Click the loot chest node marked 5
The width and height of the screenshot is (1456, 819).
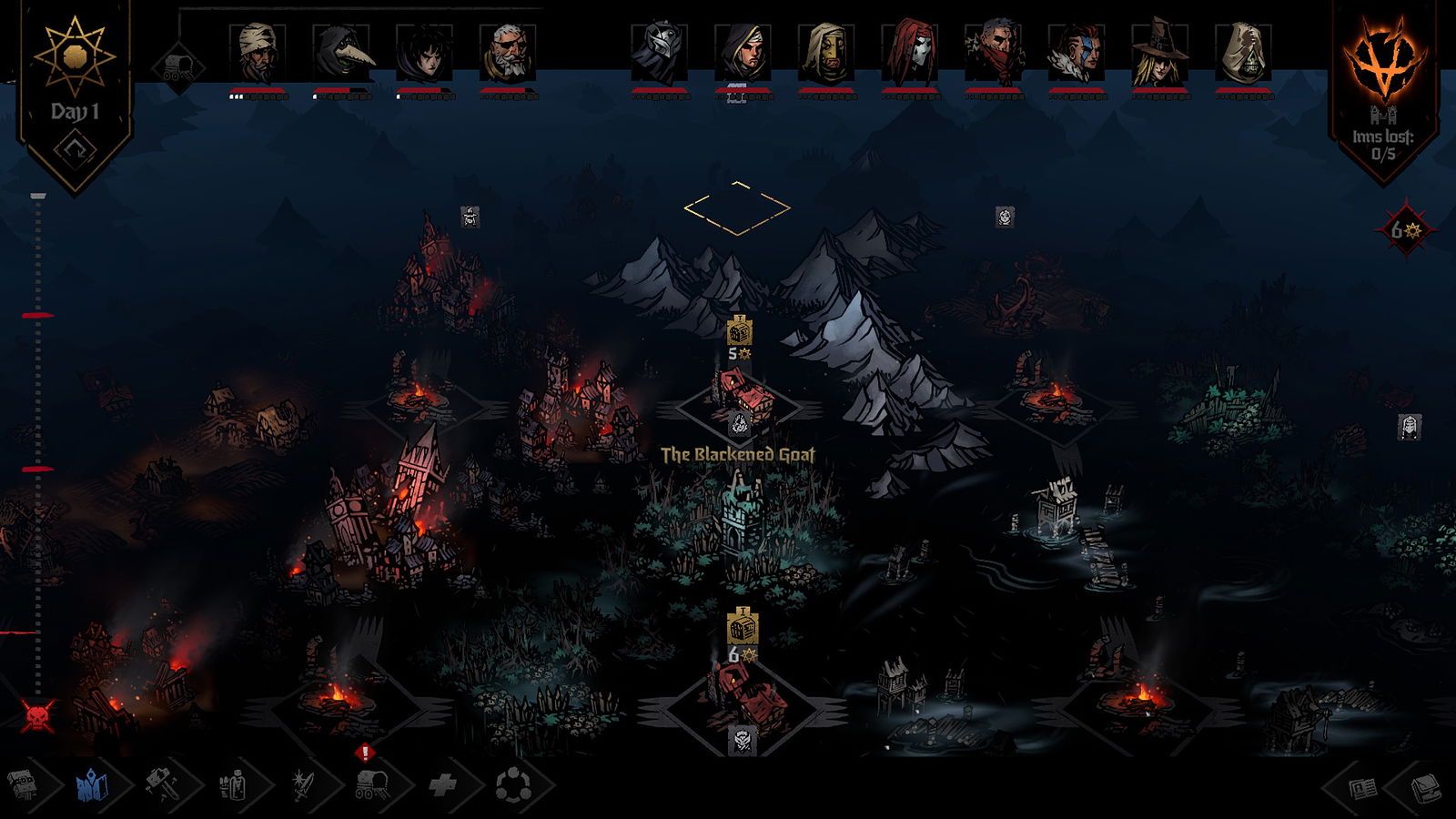coord(739,332)
